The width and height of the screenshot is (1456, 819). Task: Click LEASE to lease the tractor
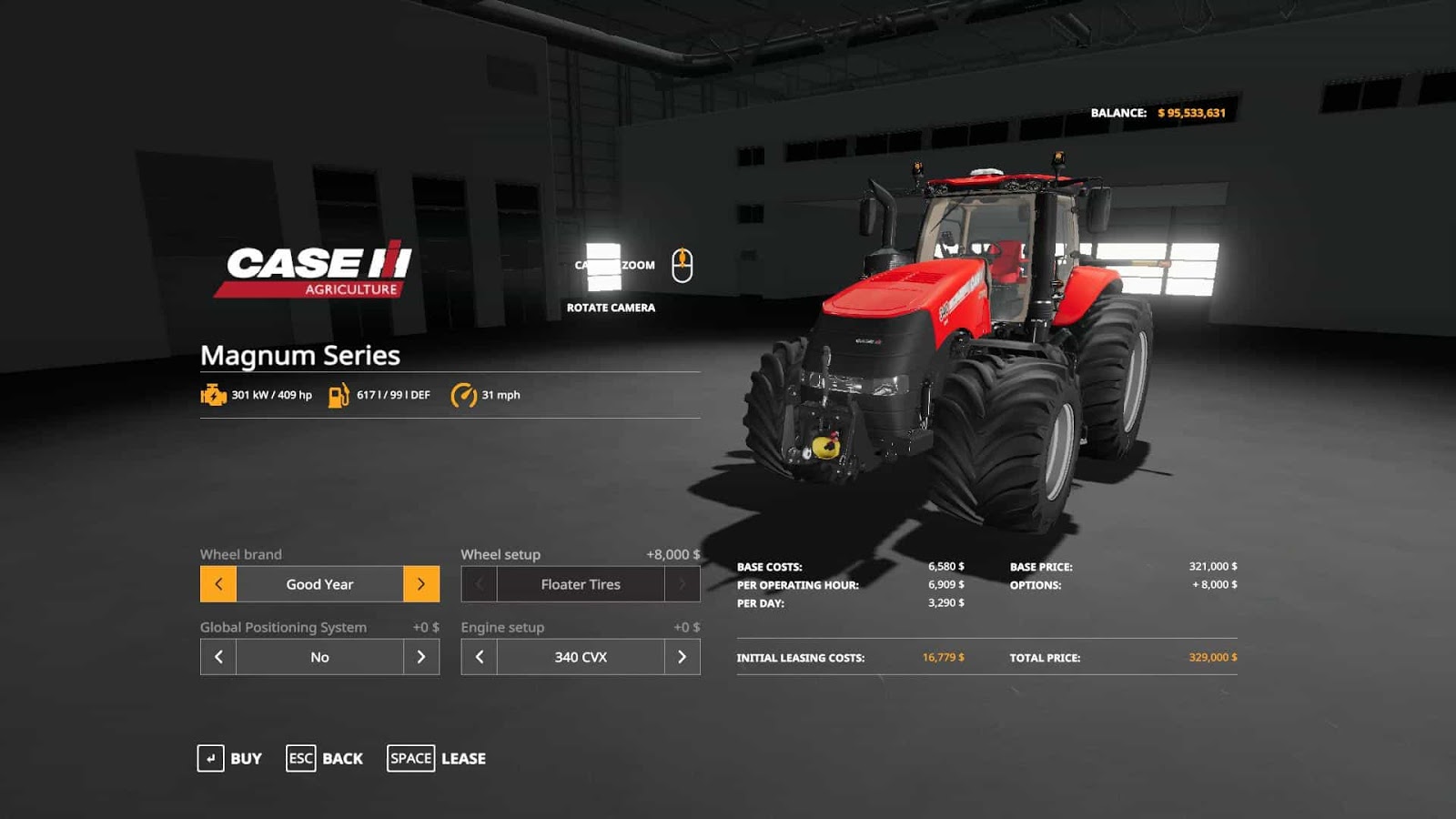coord(463,758)
